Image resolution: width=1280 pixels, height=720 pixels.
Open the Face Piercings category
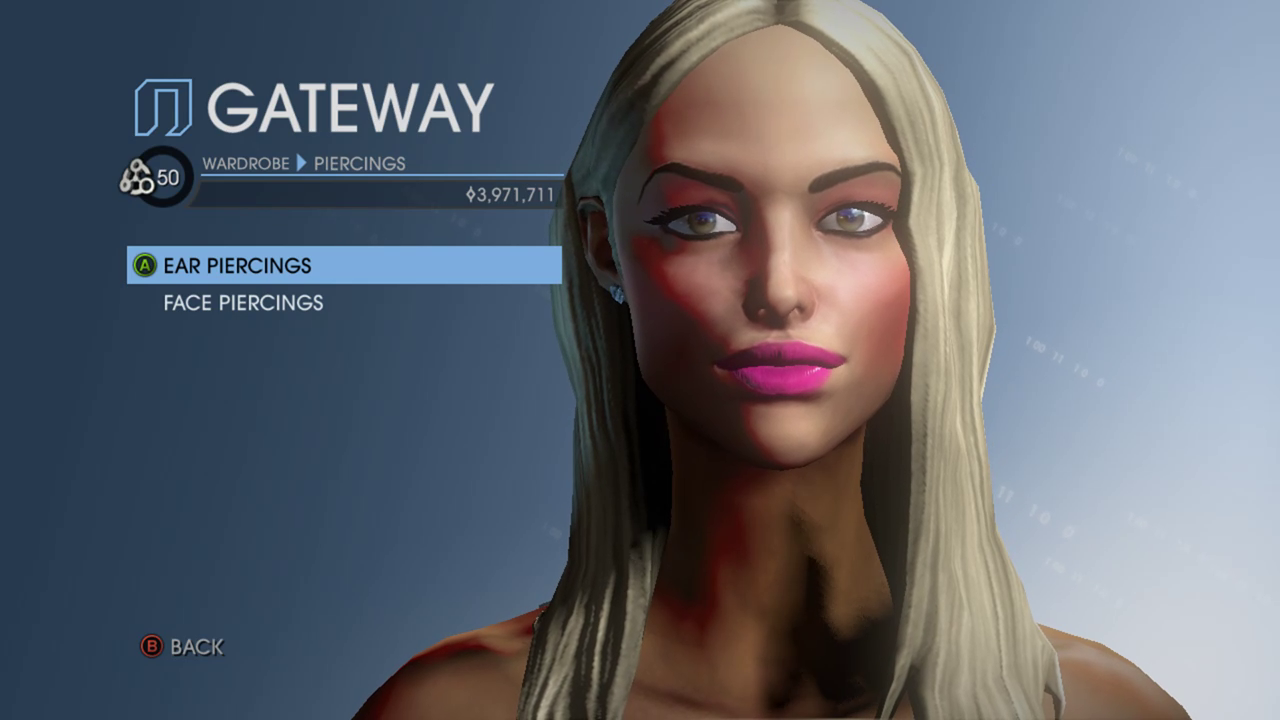point(243,303)
